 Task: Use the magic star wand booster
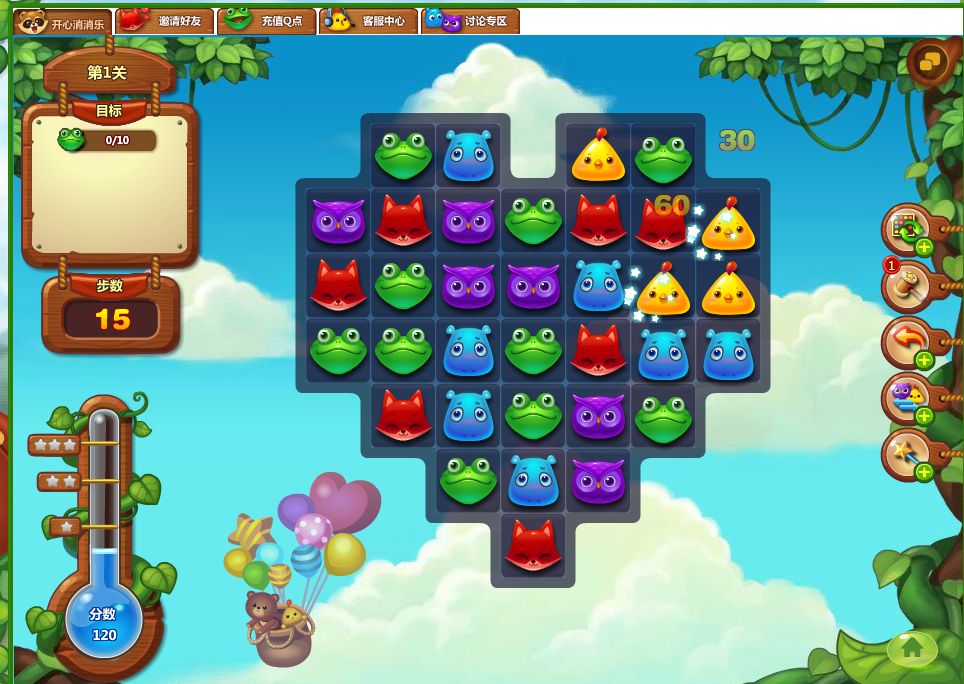[x=906, y=455]
